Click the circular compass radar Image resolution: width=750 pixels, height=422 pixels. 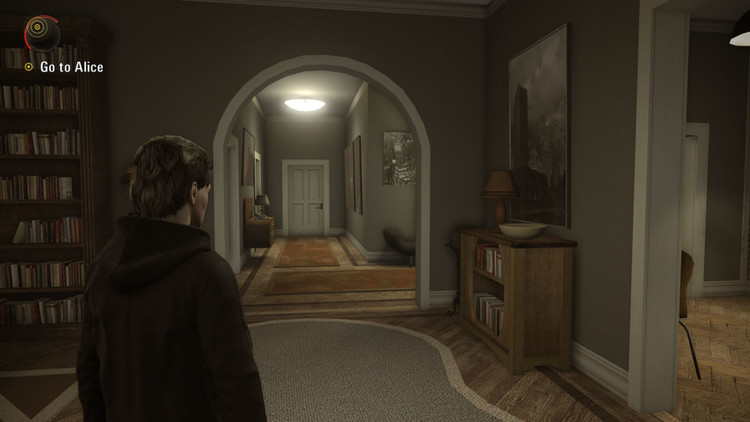click(x=41, y=31)
